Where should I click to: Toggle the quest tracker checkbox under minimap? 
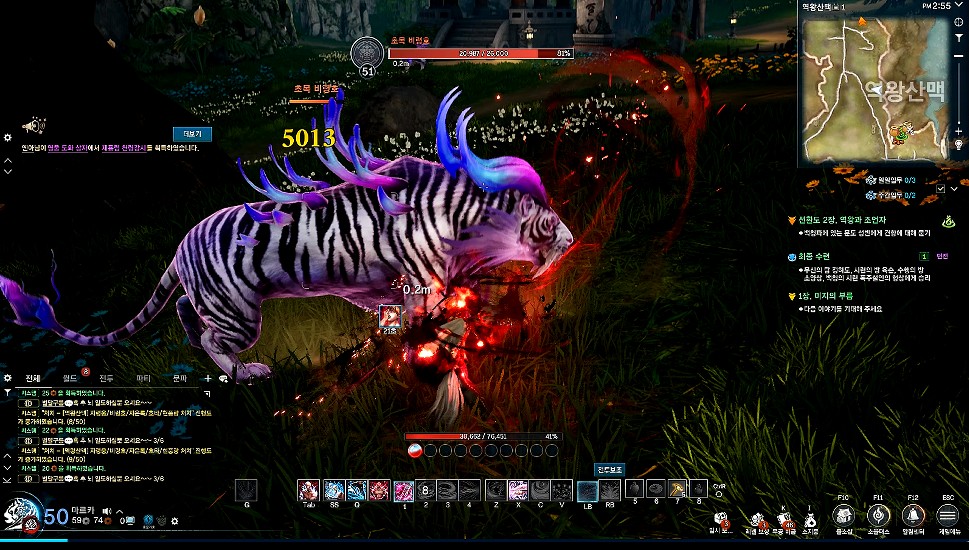(940, 188)
